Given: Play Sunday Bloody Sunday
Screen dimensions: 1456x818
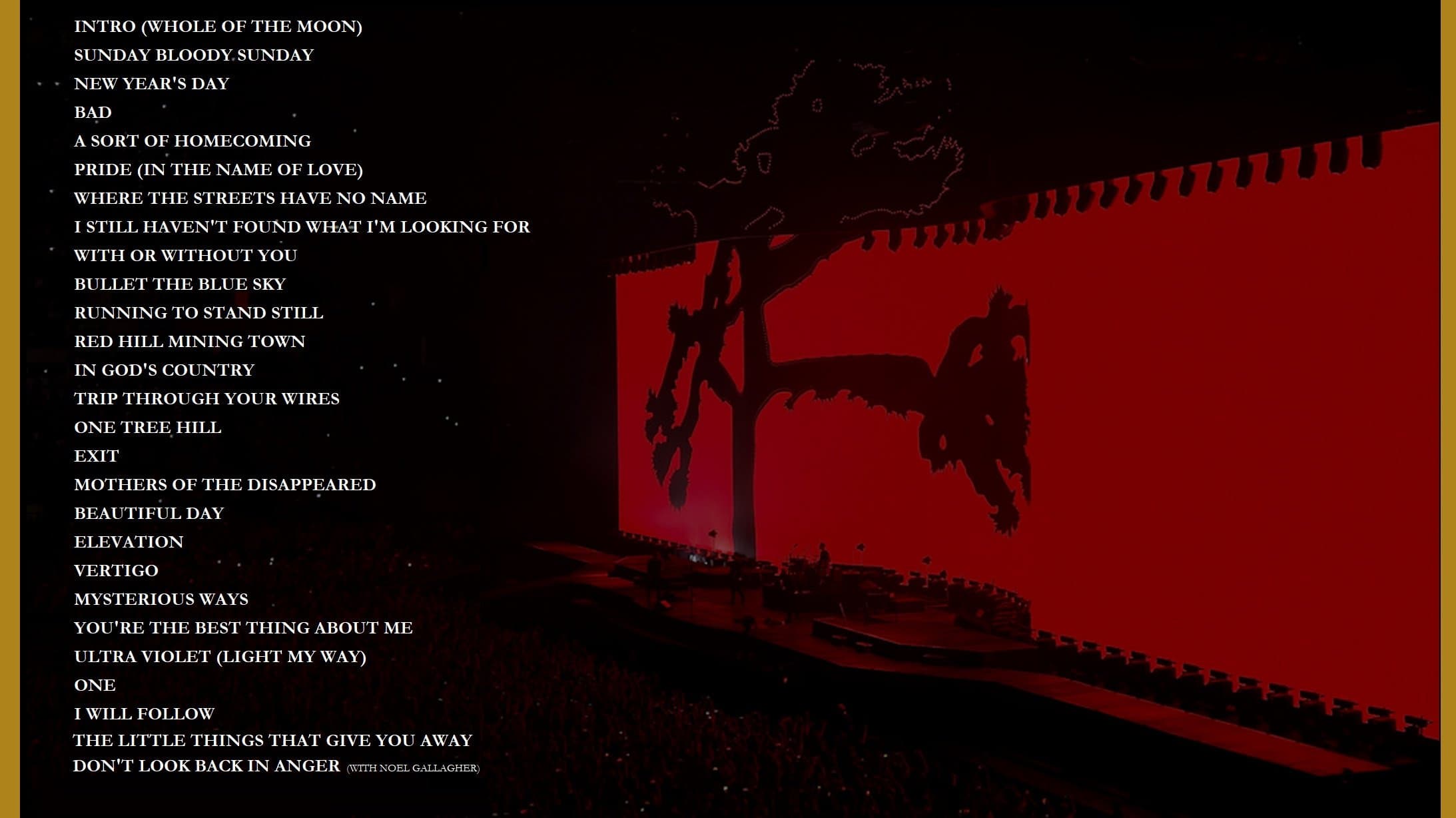Looking at the screenshot, I should pyautogui.click(x=193, y=55).
